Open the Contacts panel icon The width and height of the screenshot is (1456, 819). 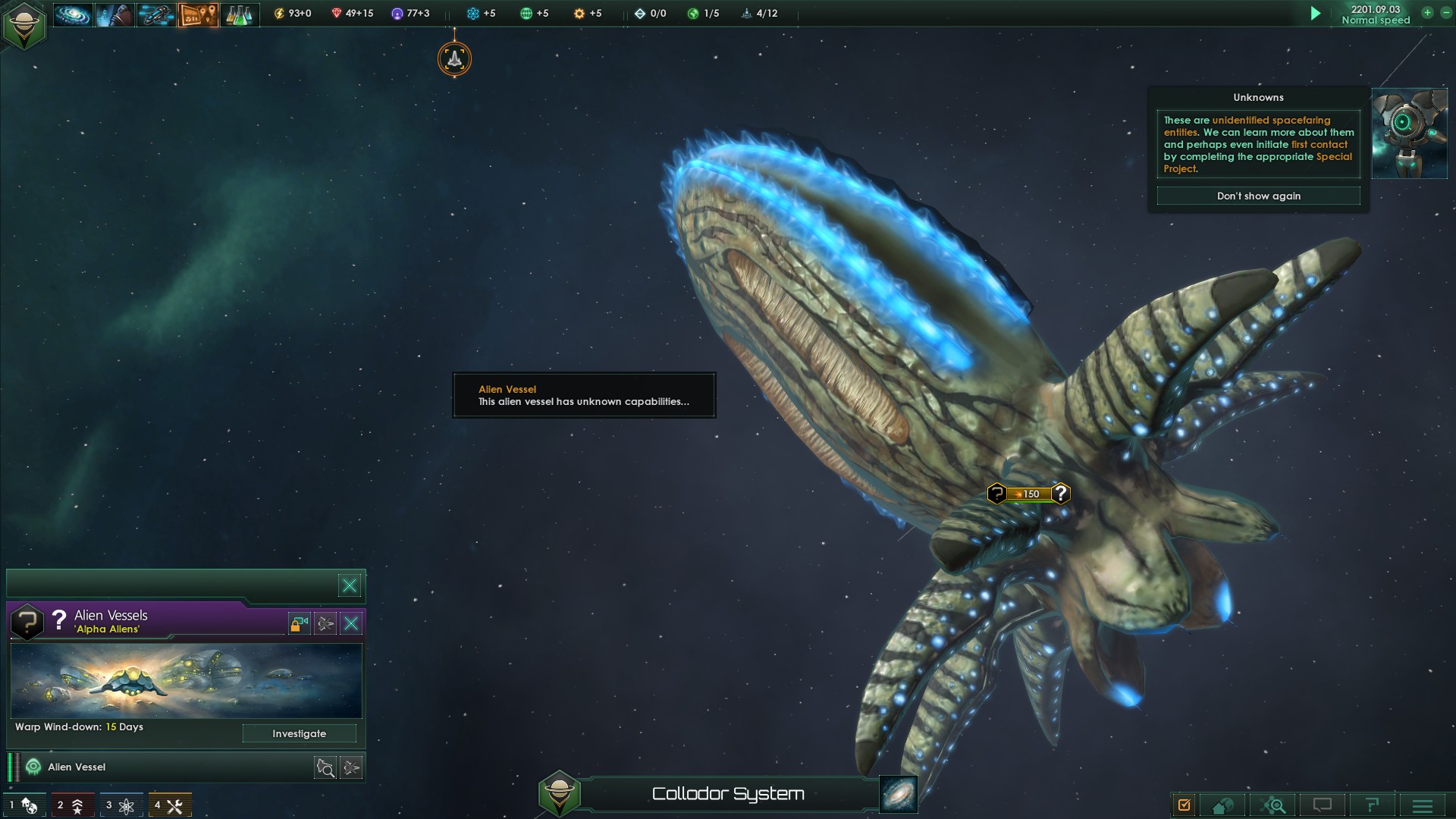[115, 13]
